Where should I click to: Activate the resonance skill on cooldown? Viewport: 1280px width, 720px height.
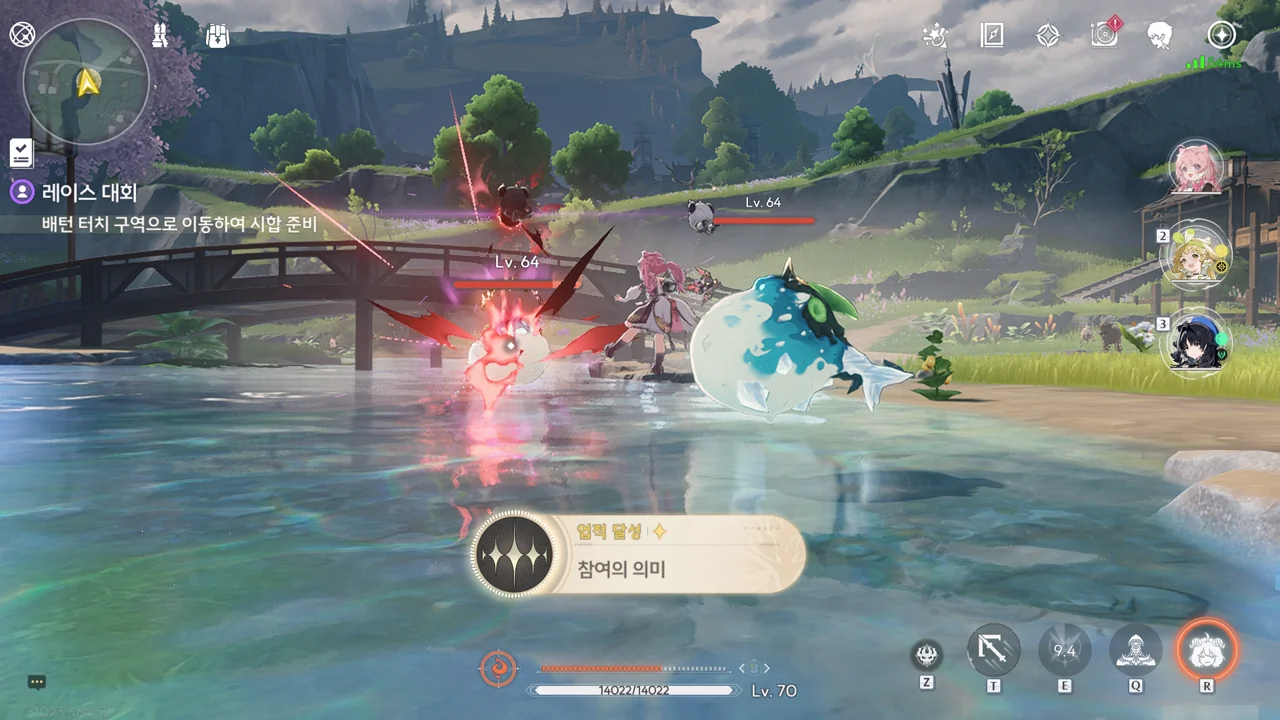coord(1064,651)
